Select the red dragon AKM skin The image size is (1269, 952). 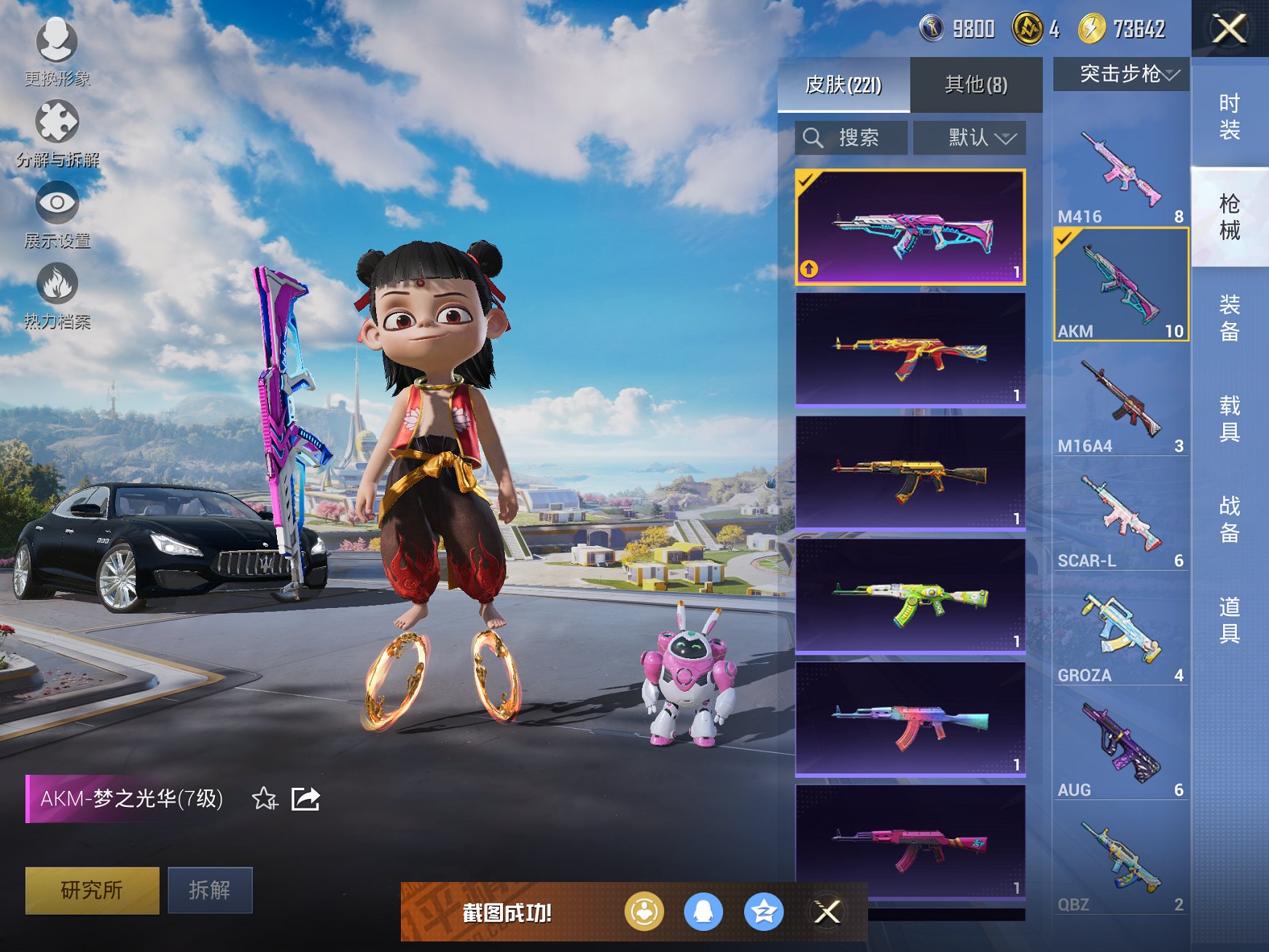(910, 350)
